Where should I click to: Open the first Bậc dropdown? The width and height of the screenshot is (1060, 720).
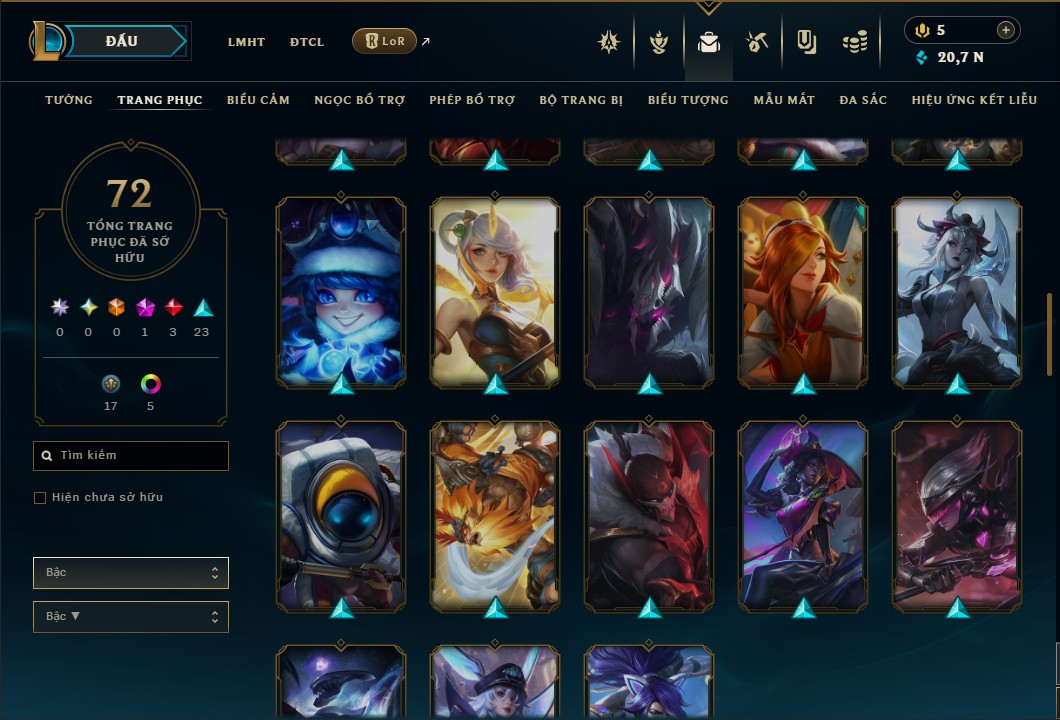coord(131,573)
